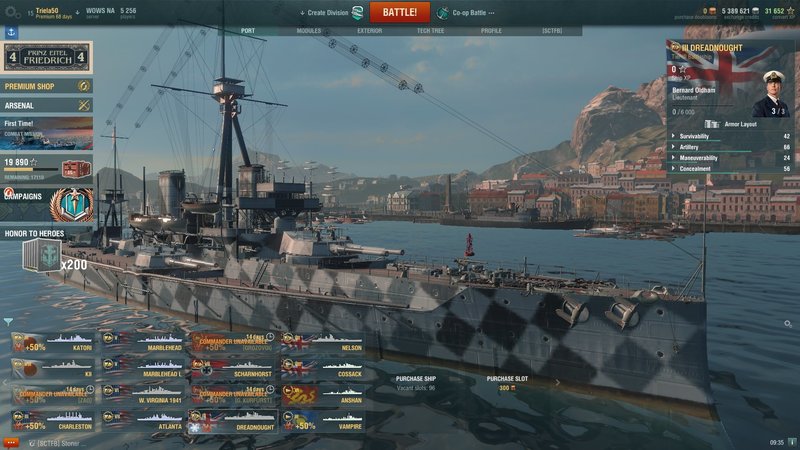Switch to the Modules tab
This screenshot has width=800, height=450.
pyautogui.click(x=309, y=31)
